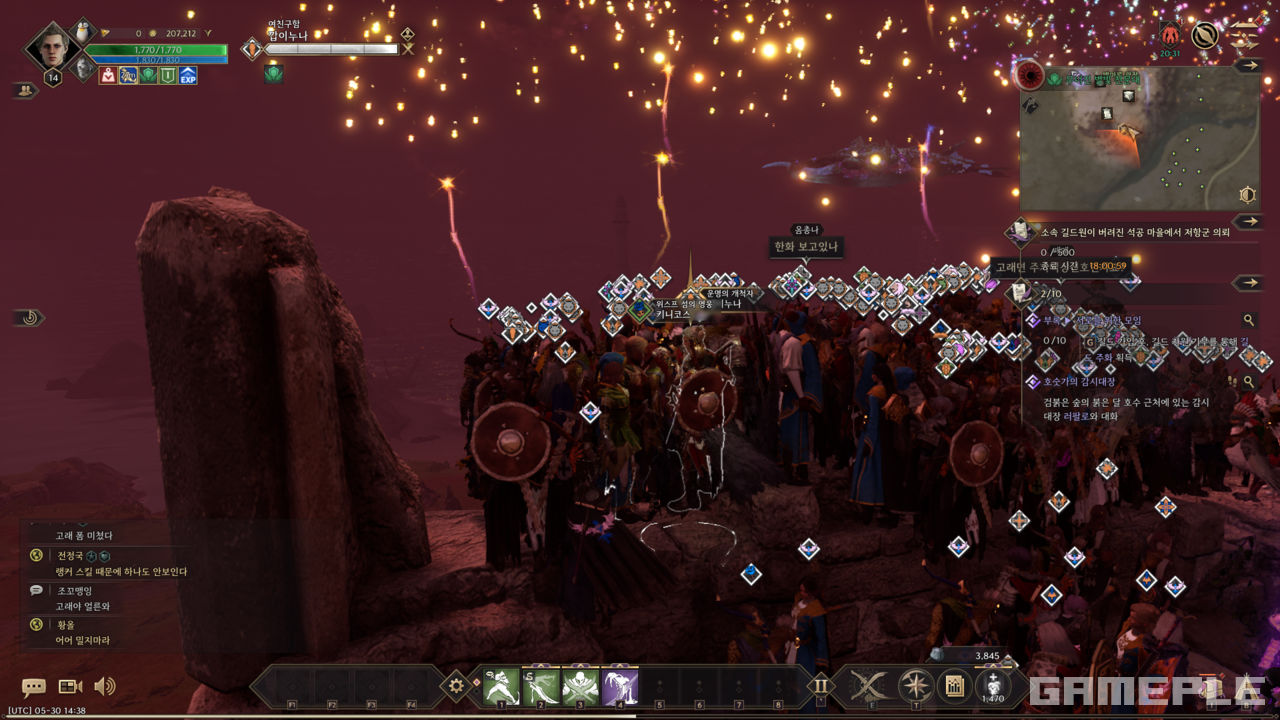
Task: Activate the purple skill in slot 4
Action: click(620, 686)
